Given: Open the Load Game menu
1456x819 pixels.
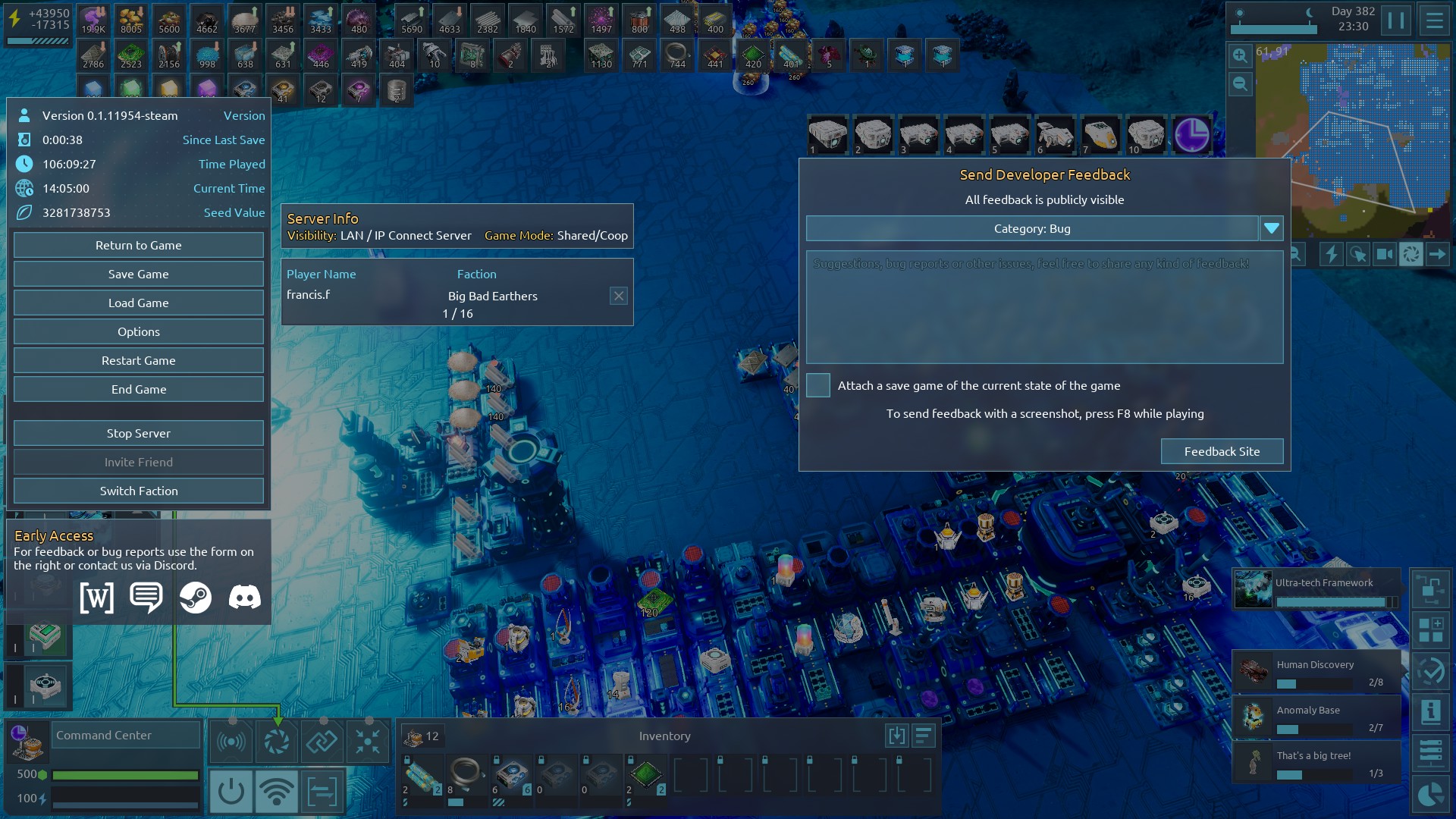Looking at the screenshot, I should pos(139,303).
